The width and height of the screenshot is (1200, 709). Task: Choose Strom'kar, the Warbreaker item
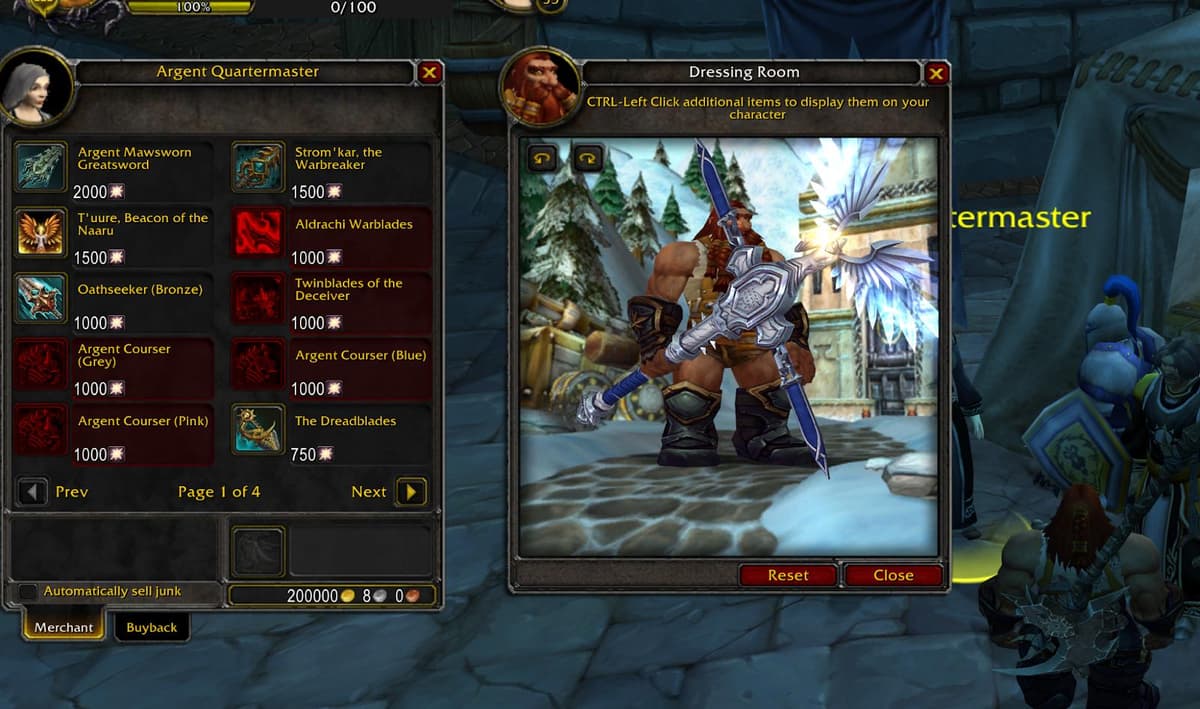[x=258, y=166]
